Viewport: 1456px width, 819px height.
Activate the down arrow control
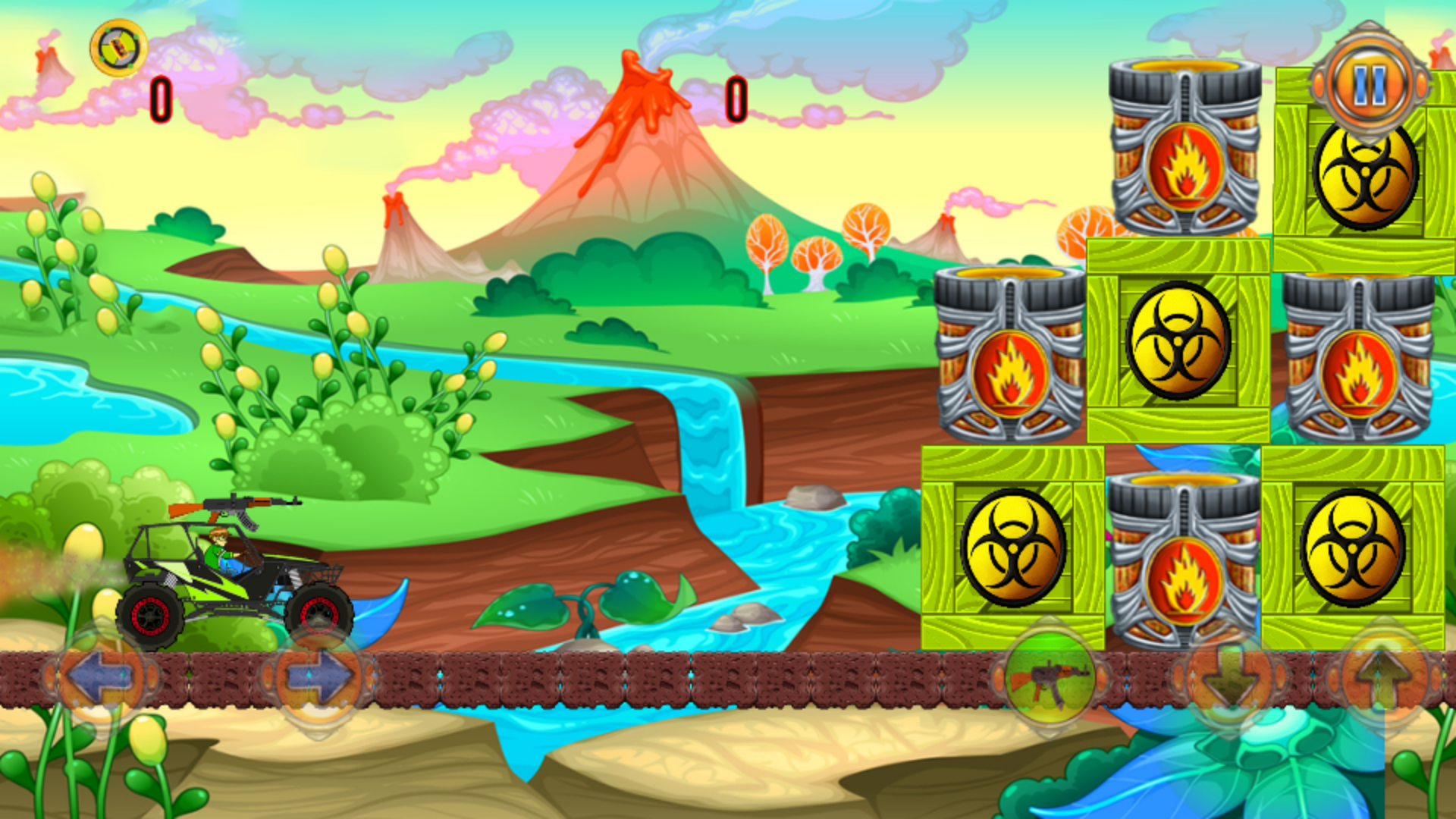pyautogui.click(x=1229, y=675)
